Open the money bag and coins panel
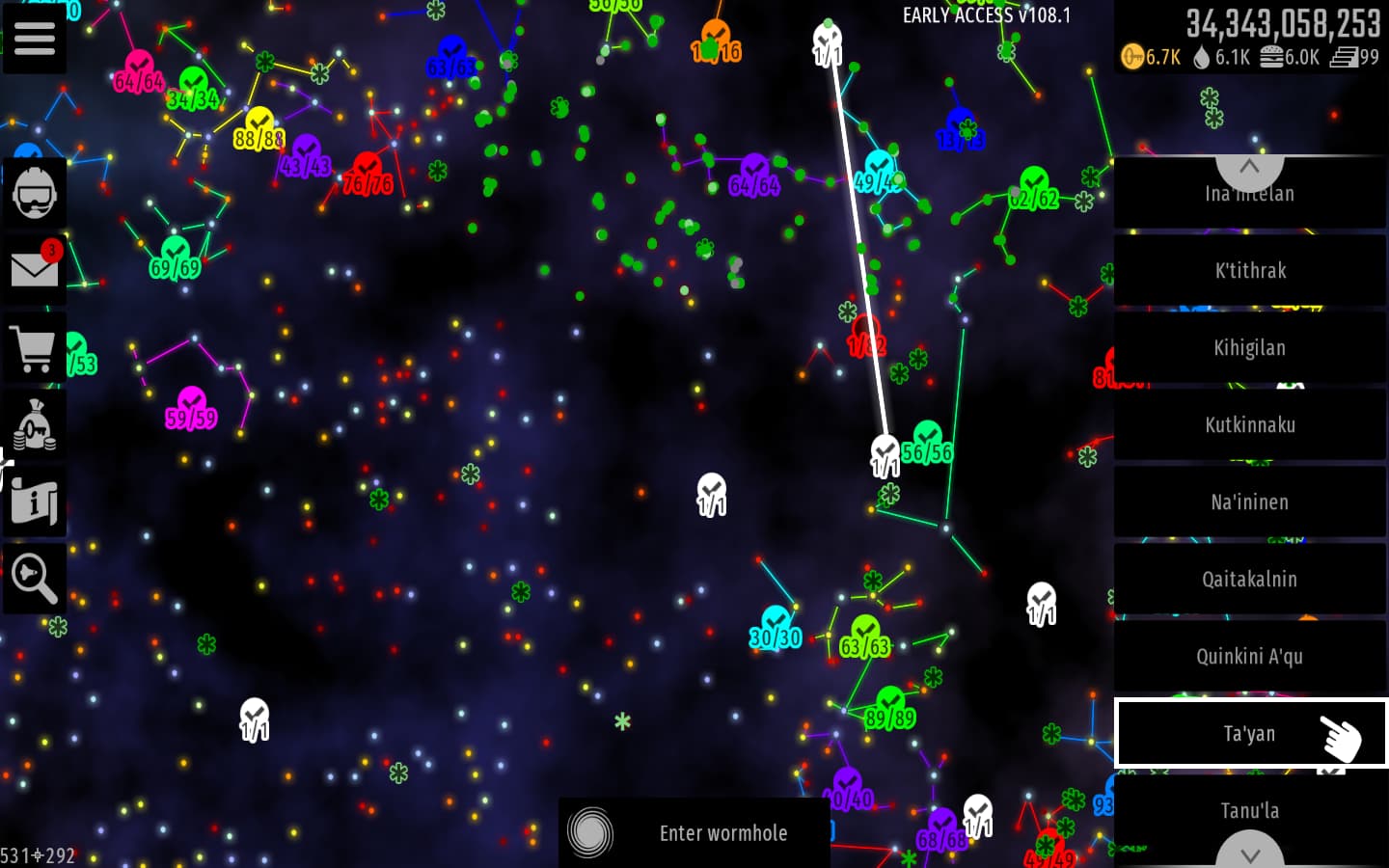The width and height of the screenshot is (1389, 868). click(35, 424)
